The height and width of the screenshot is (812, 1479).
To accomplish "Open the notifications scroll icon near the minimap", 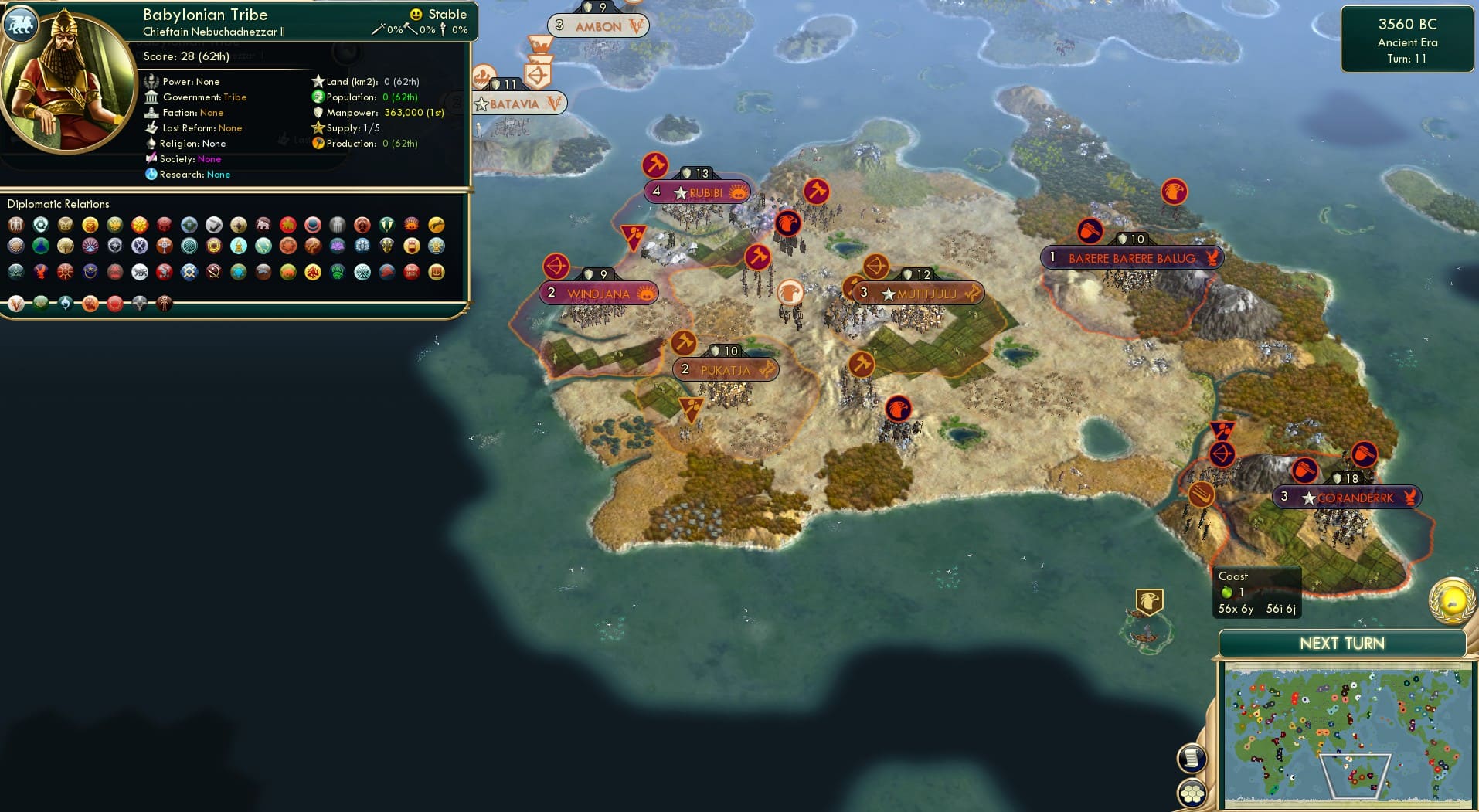I will [x=1192, y=758].
